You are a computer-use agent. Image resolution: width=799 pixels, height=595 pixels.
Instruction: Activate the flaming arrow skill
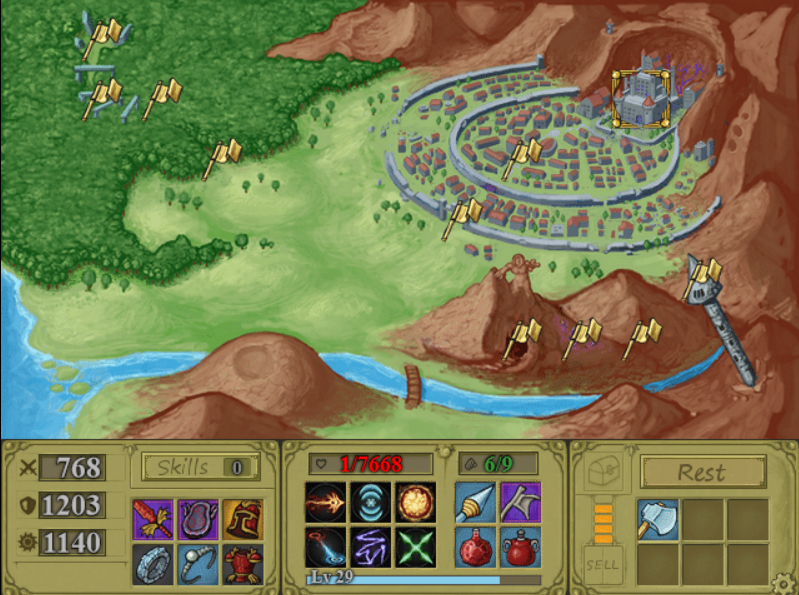pyautogui.click(x=325, y=501)
